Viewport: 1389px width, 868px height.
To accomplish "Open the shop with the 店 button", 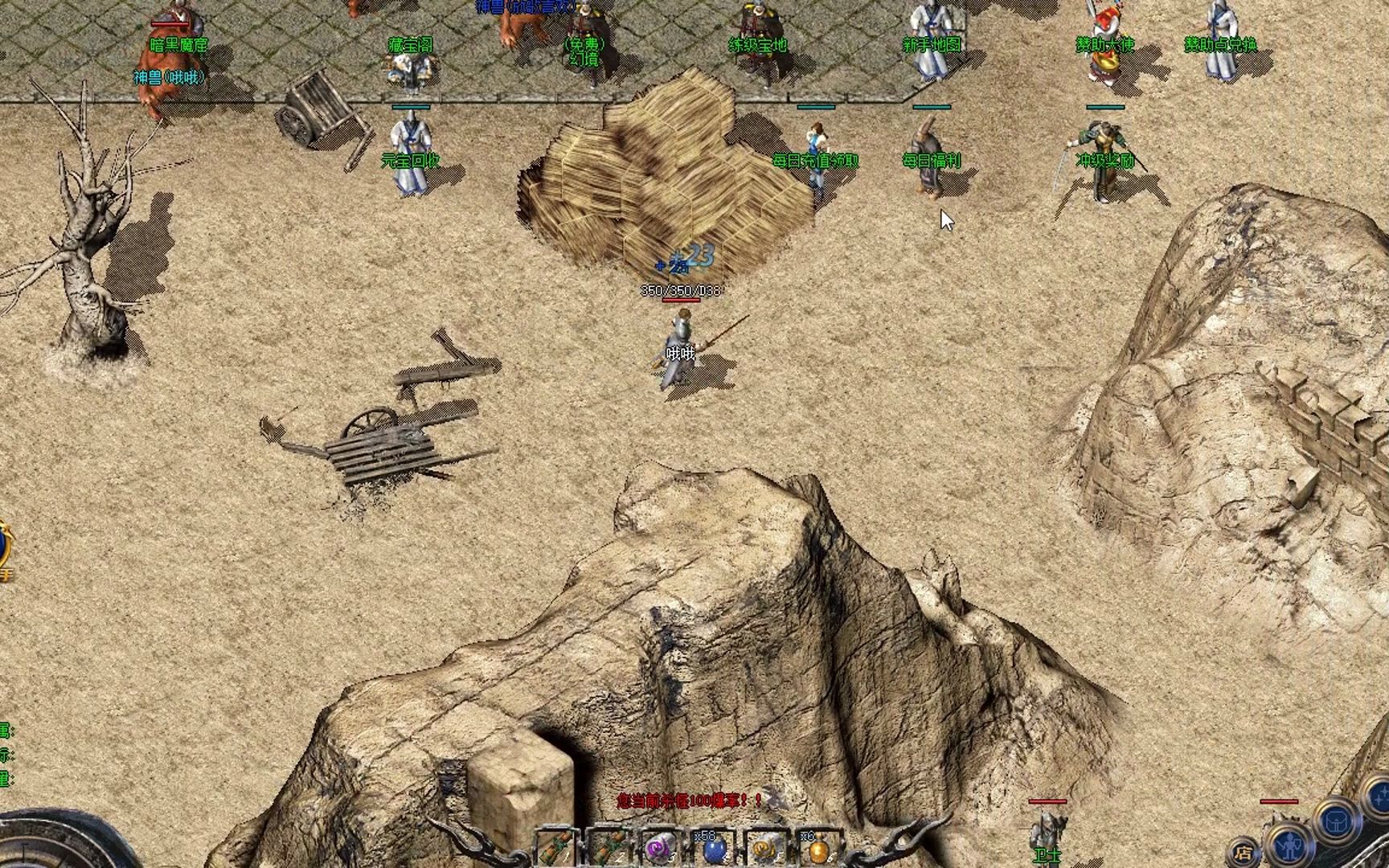I will [x=1244, y=854].
